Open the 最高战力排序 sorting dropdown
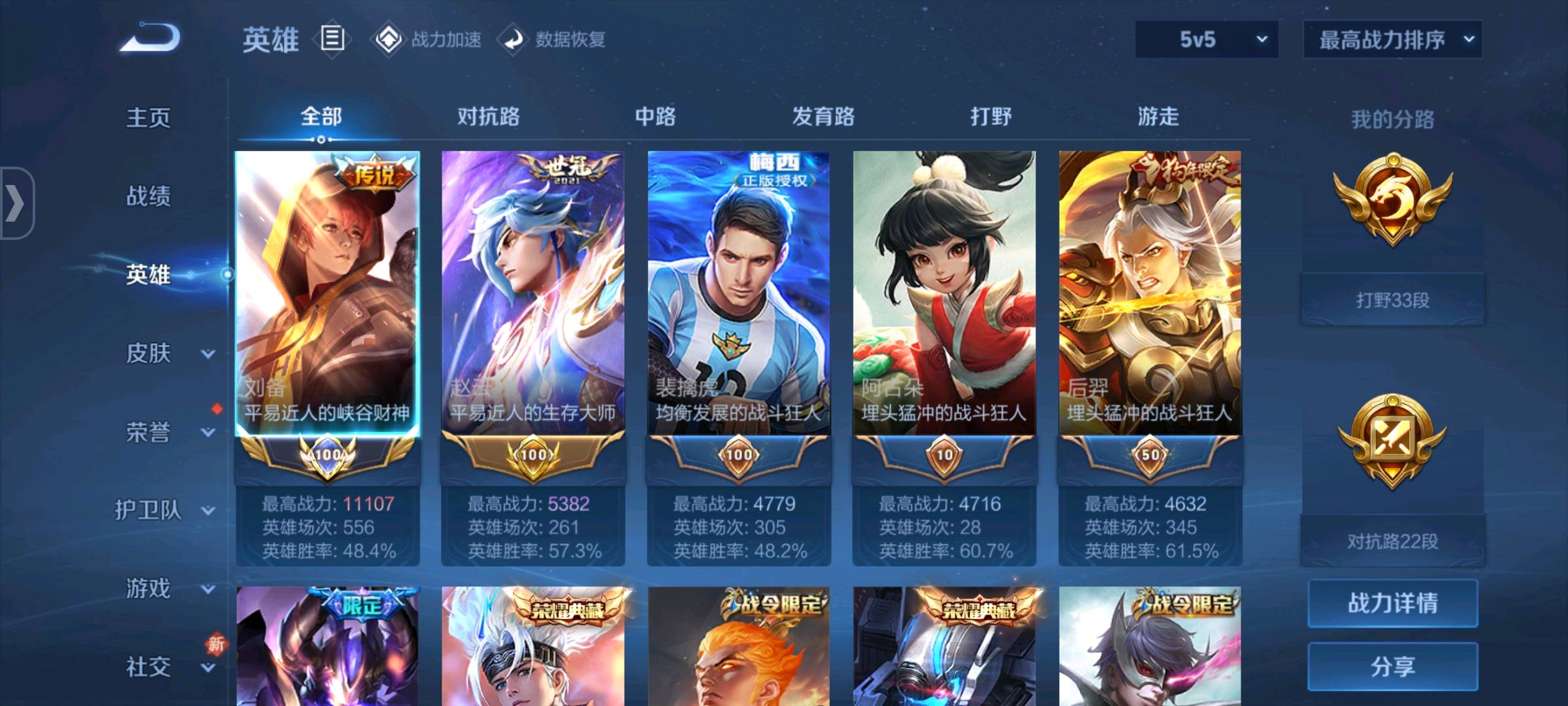 tap(1392, 39)
